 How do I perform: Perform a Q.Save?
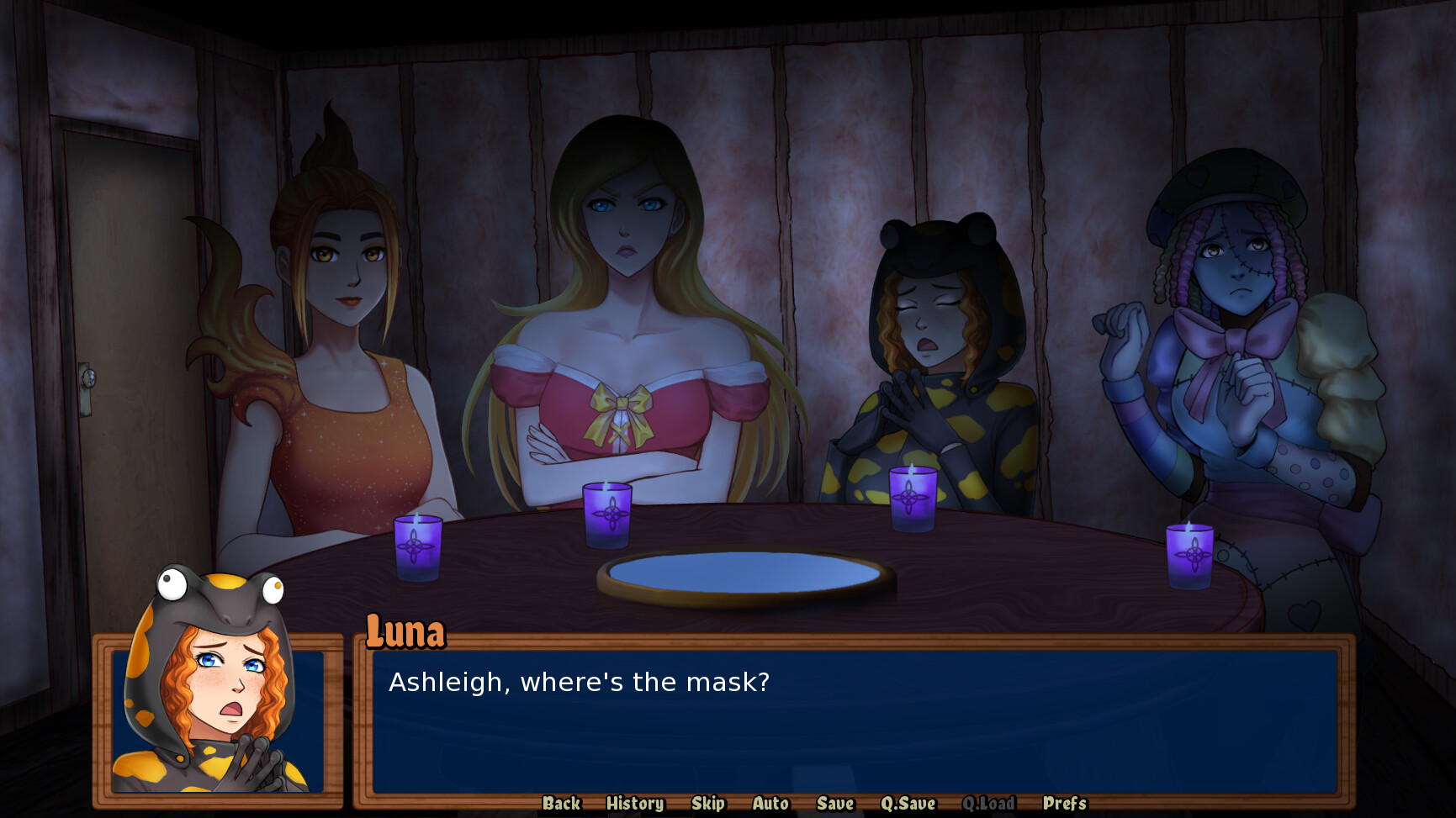point(907,804)
